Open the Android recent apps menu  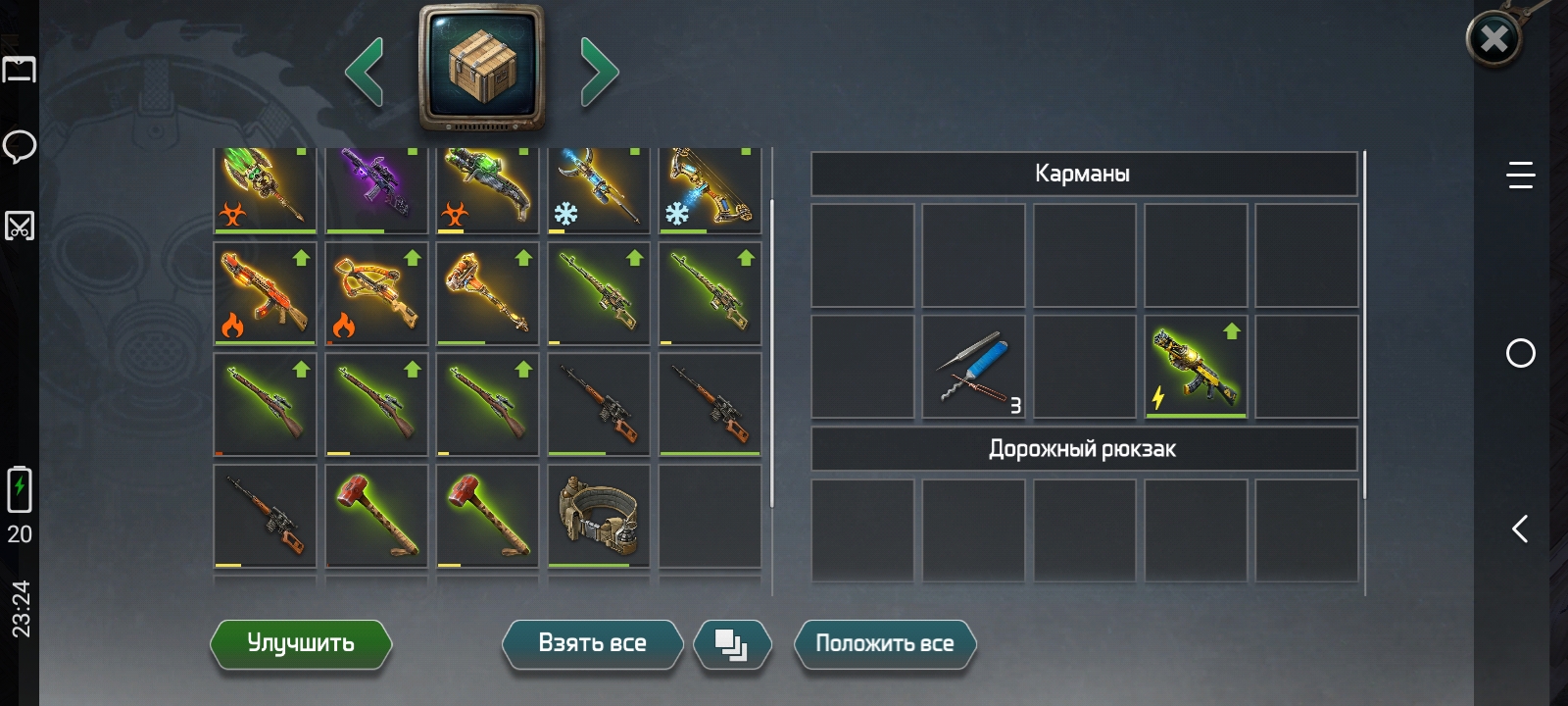click(x=1520, y=176)
